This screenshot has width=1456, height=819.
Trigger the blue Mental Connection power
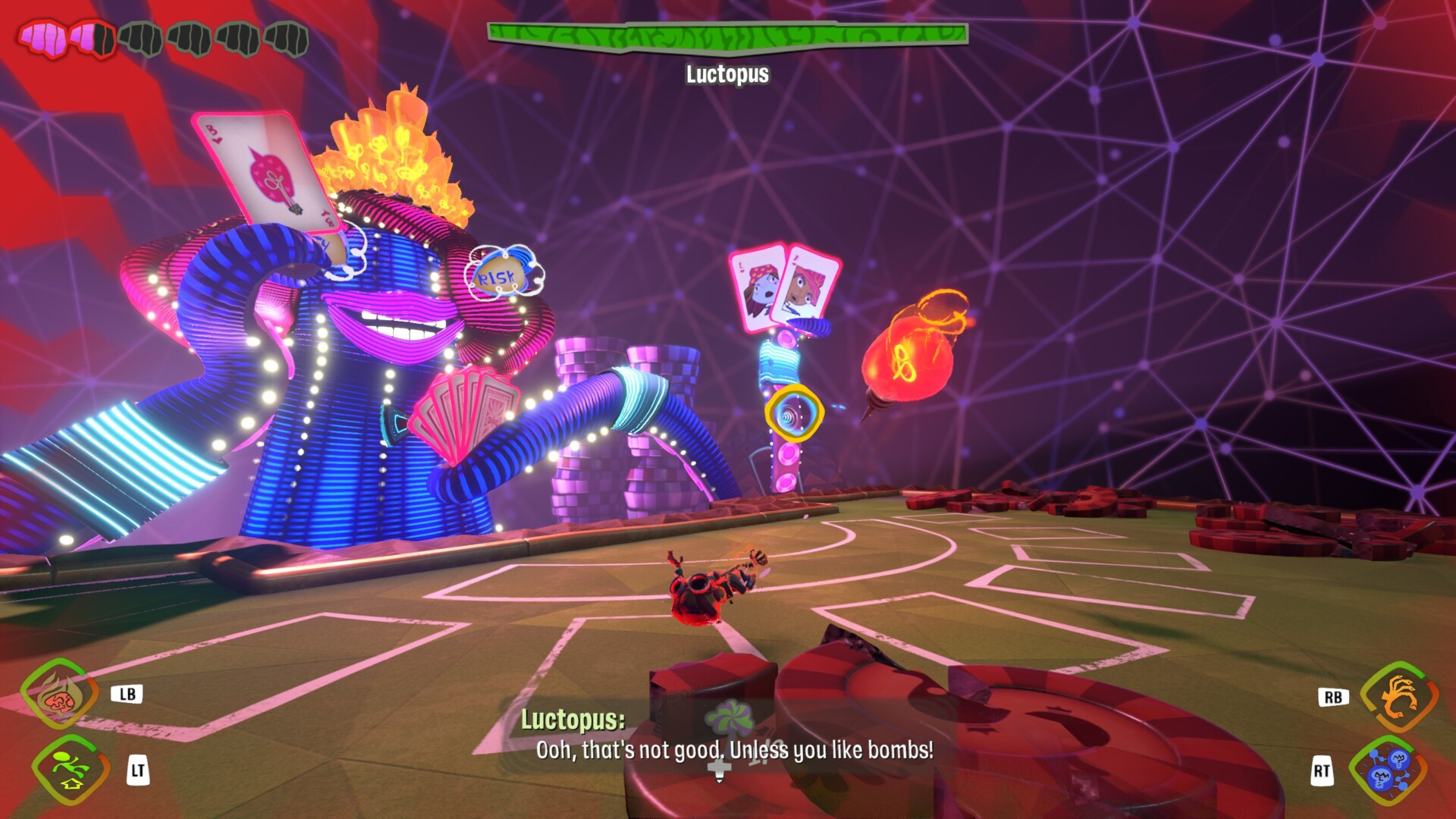point(1388,770)
